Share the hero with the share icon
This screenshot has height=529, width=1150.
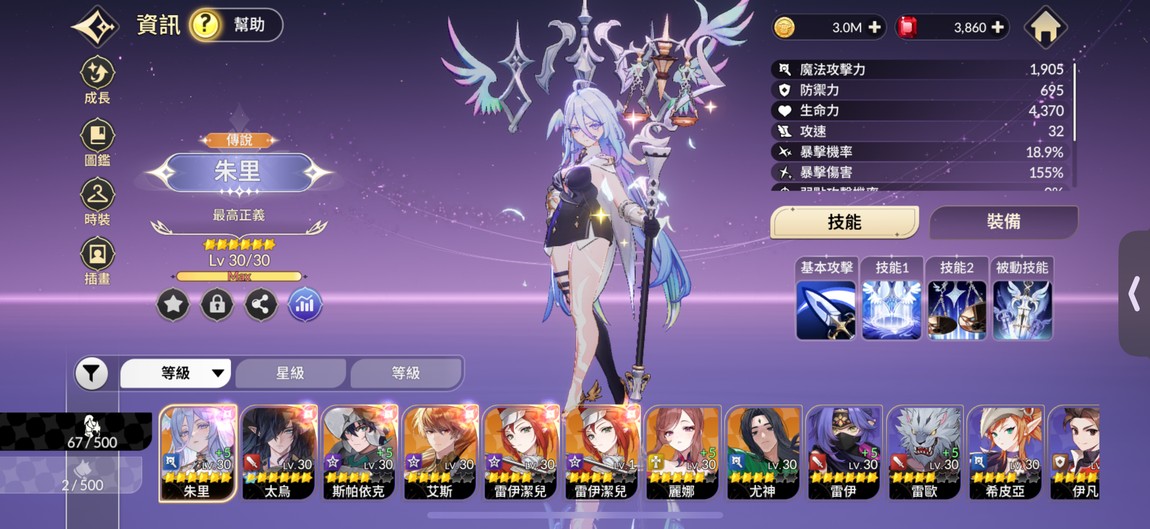pos(261,305)
